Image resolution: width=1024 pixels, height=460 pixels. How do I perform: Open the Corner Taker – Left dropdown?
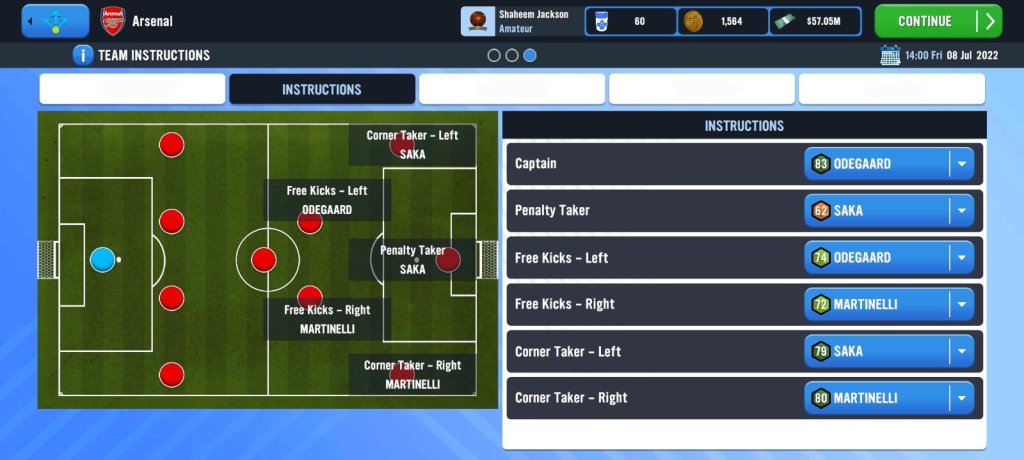click(888, 351)
